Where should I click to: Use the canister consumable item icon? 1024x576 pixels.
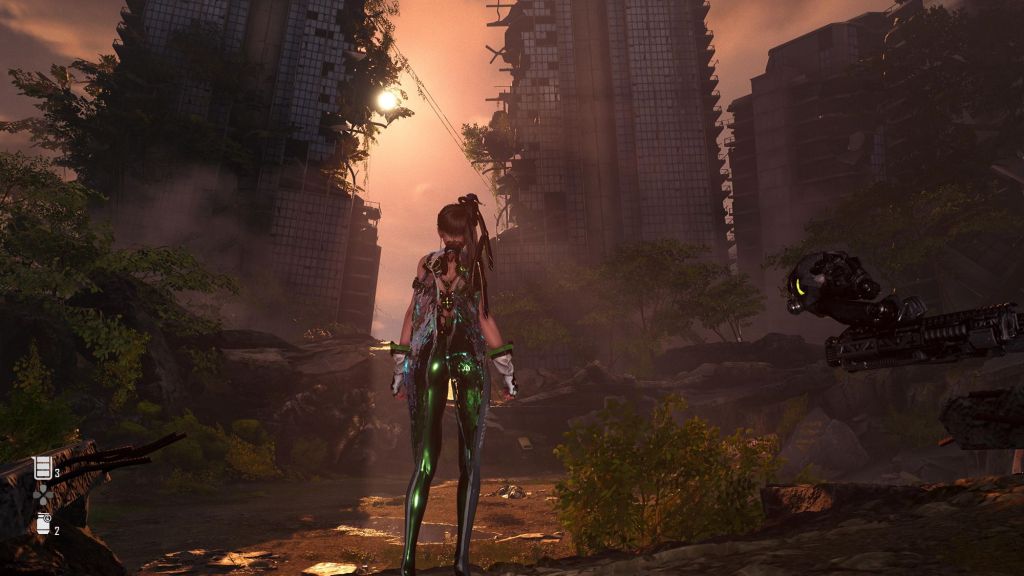point(43,523)
